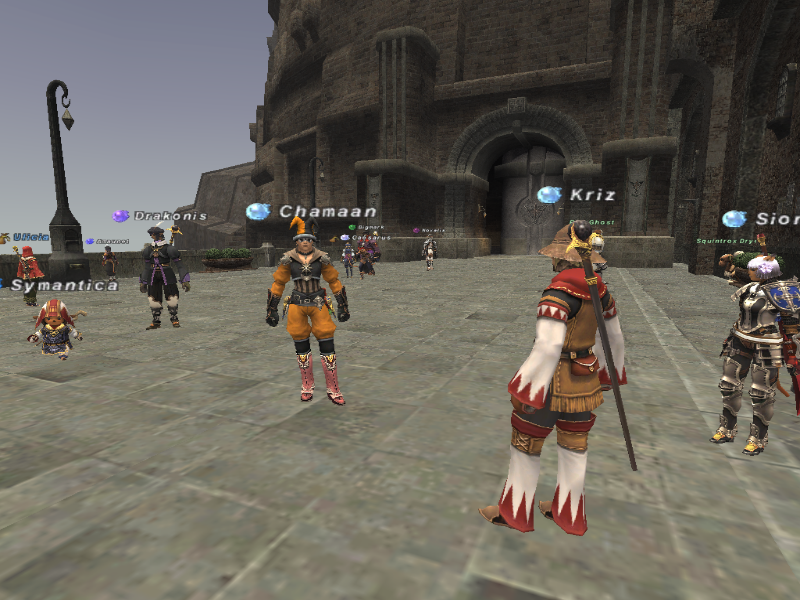Click the Symantica name tag
Viewport: 800px width, 600px height.
pos(64,285)
